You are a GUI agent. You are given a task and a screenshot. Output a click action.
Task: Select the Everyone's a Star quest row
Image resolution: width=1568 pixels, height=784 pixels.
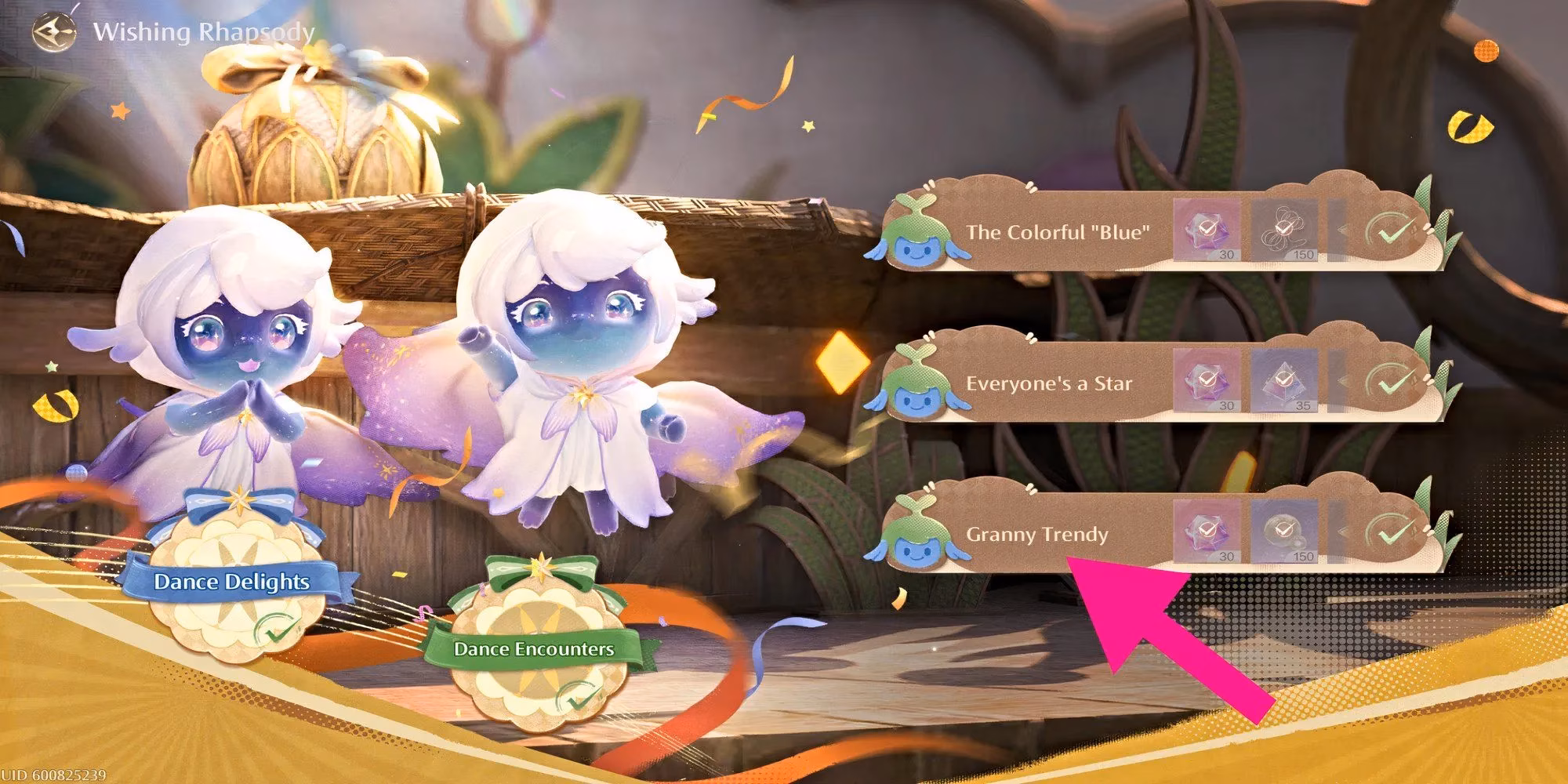[x=1049, y=383]
